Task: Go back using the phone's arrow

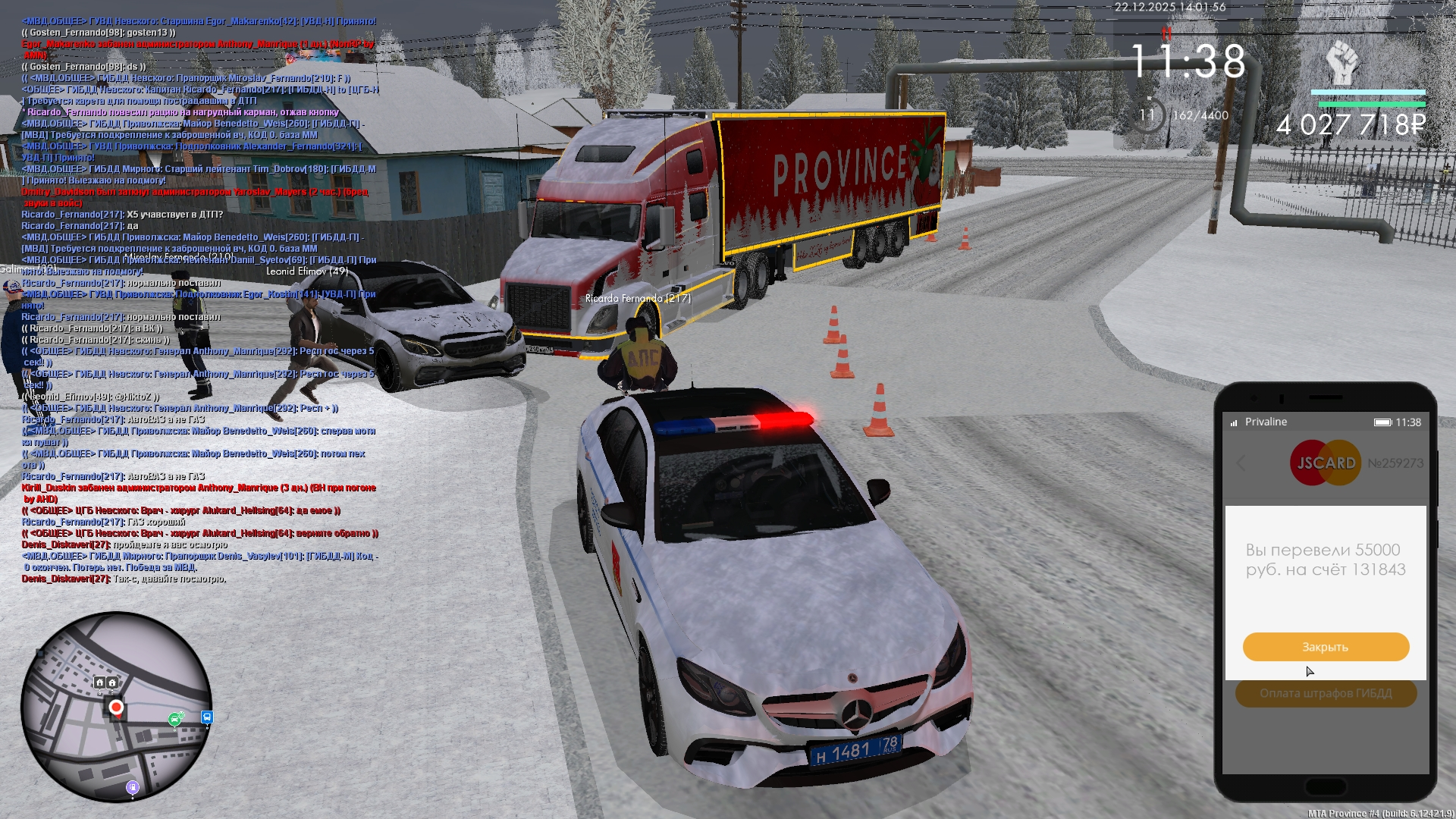Action: click(1241, 463)
